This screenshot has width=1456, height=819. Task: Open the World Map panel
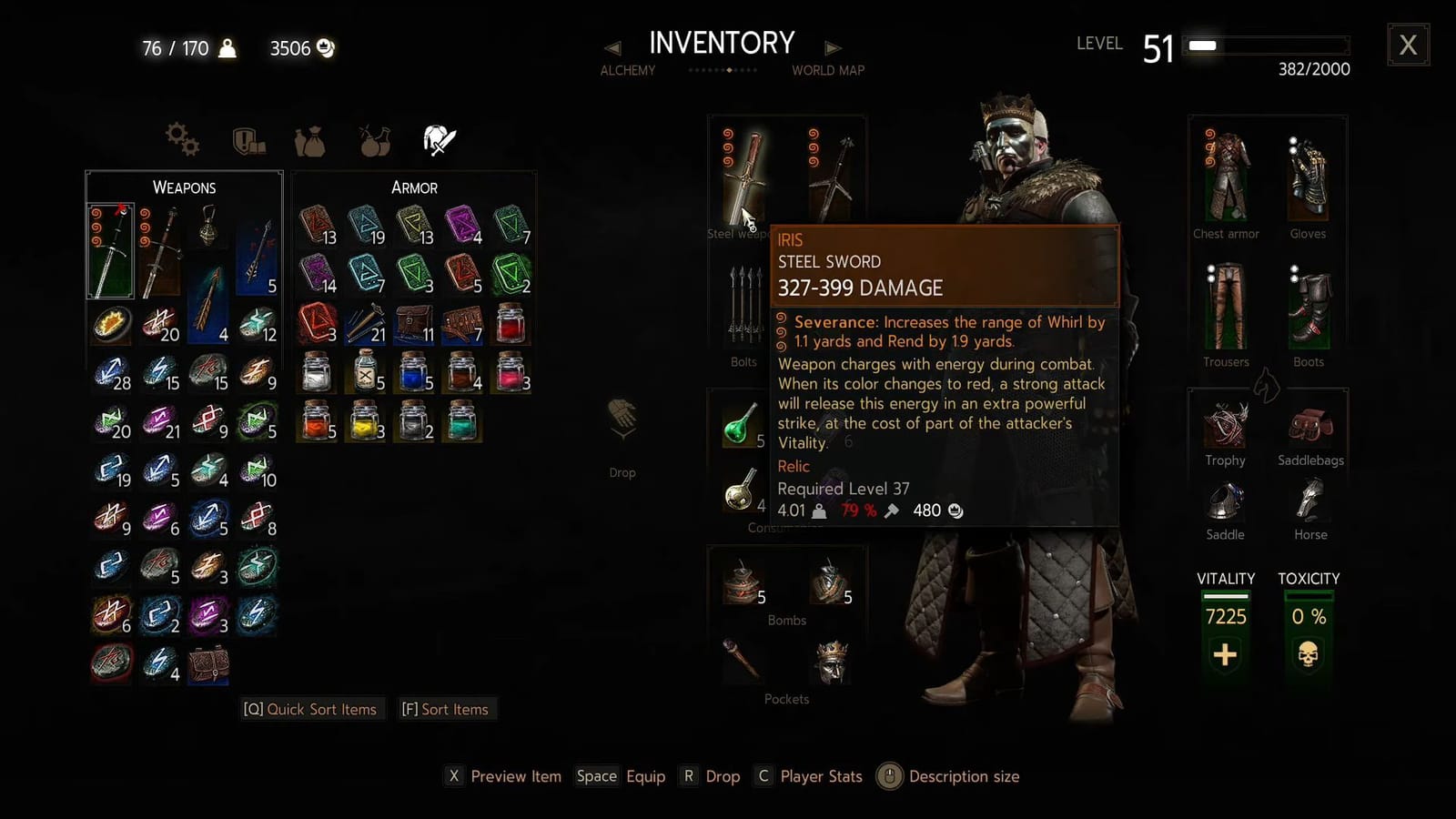point(827,70)
